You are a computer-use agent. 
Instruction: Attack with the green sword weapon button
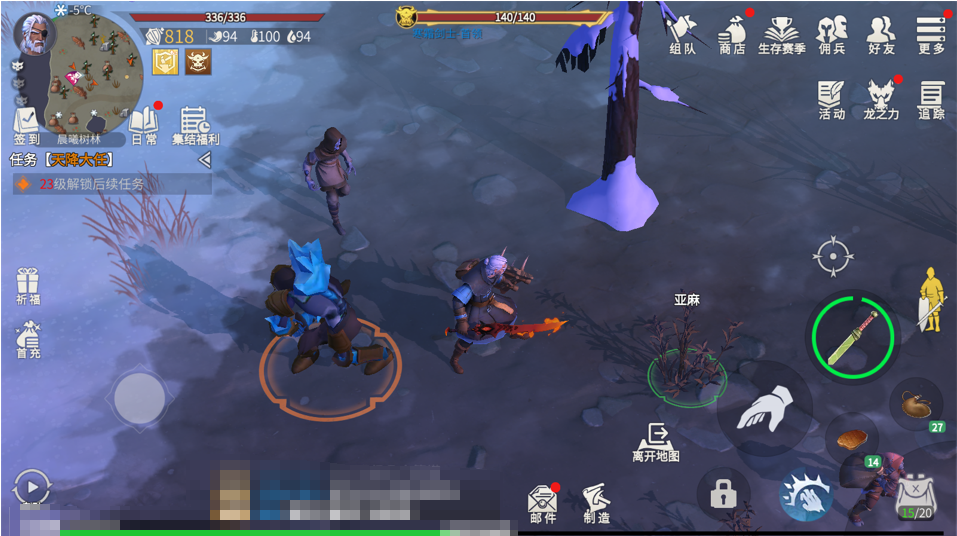[x=853, y=337]
